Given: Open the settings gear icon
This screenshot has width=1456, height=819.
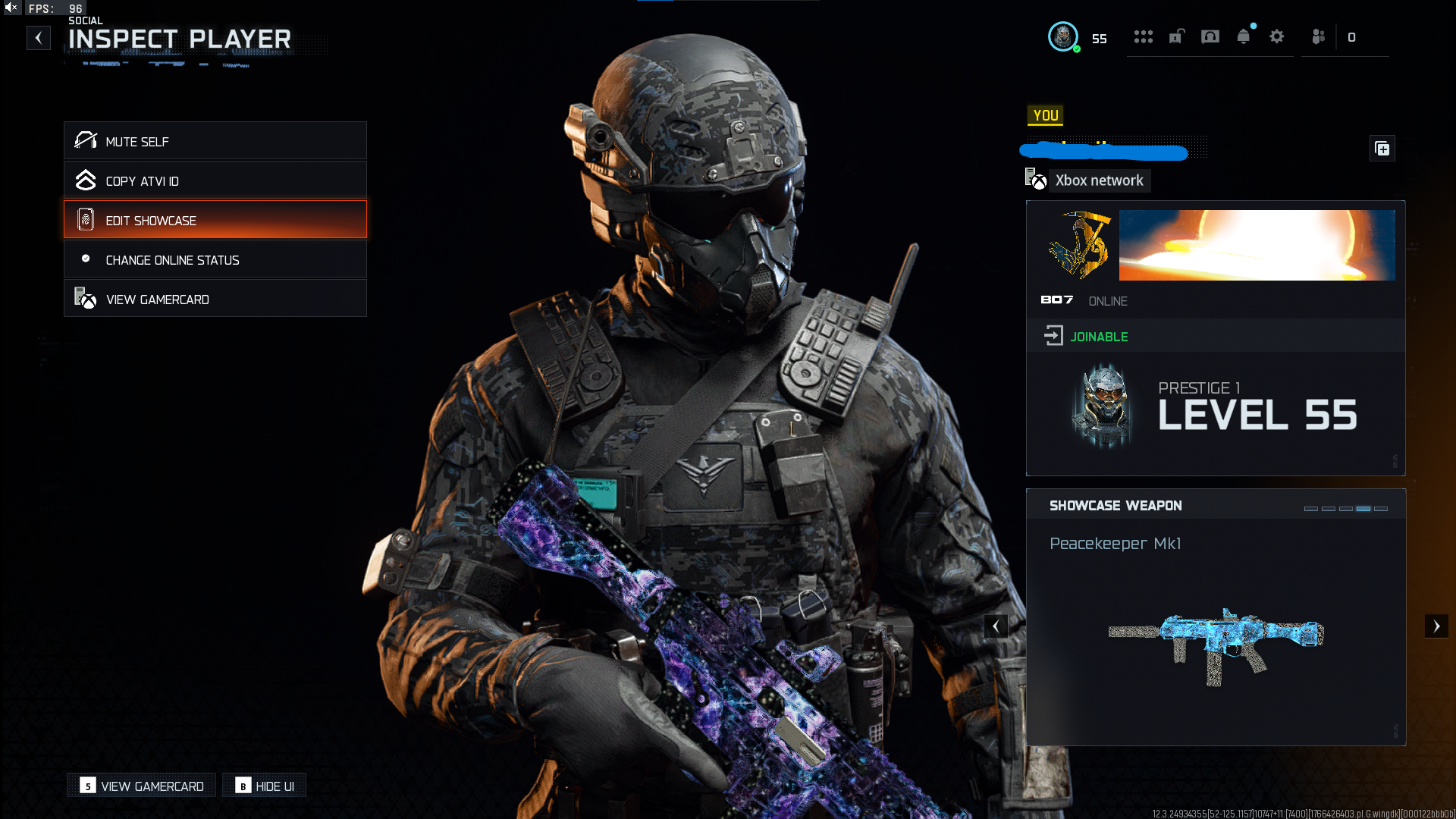Looking at the screenshot, I should [x=1276, y=36].
